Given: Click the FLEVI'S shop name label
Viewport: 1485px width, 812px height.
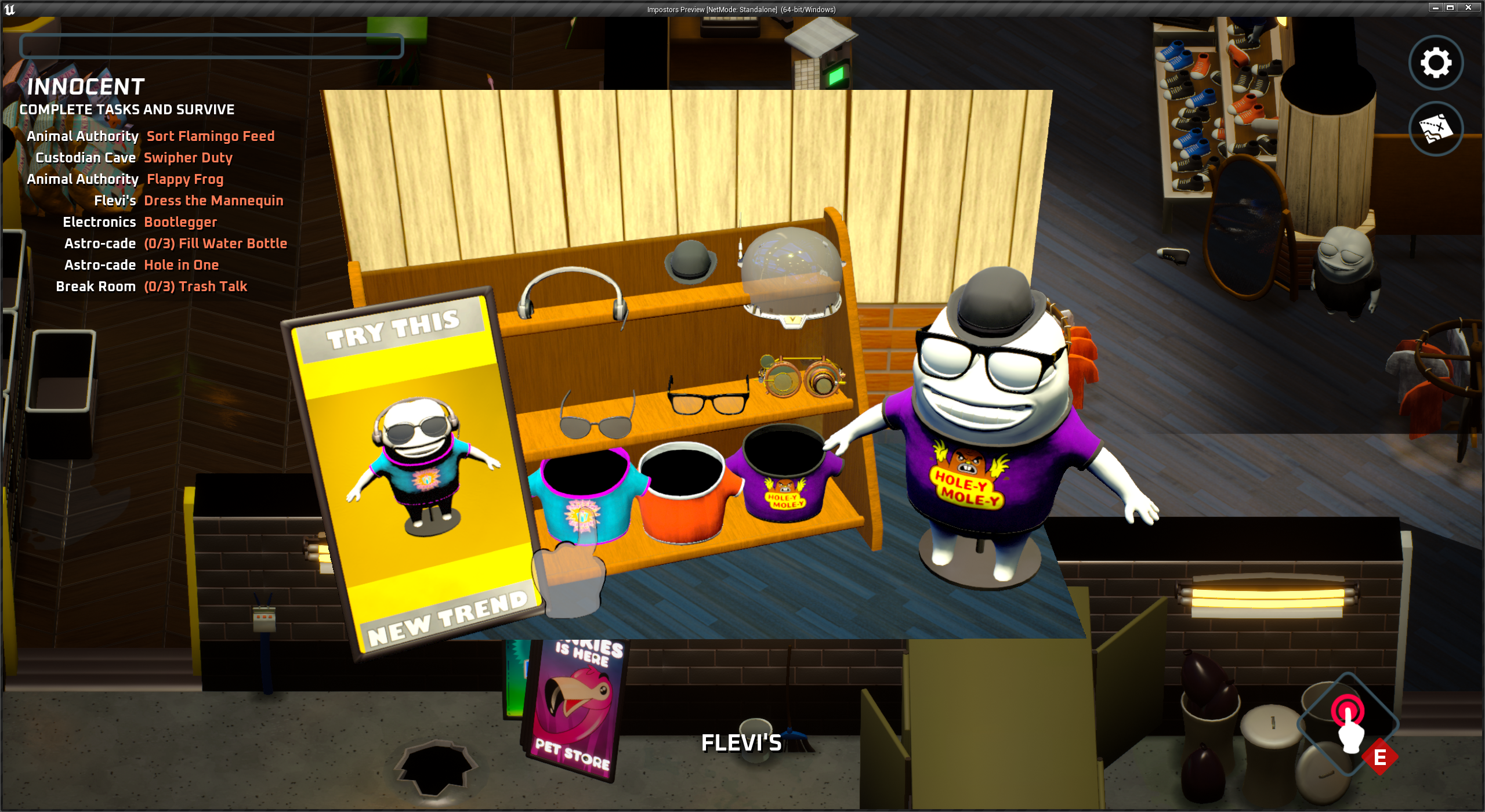Looking at the screenshot, I should coord(741,742).
